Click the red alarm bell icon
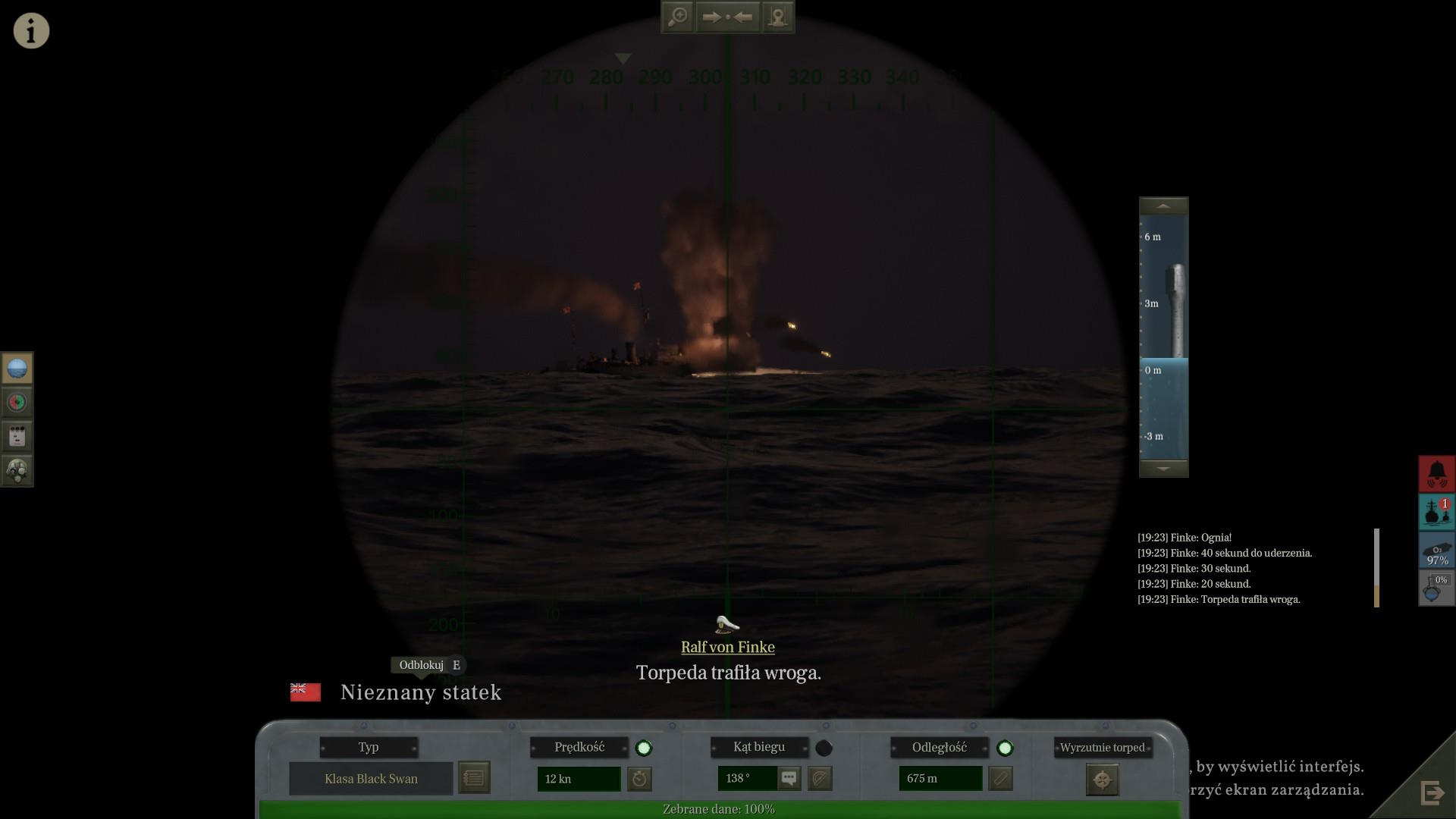1456x819 pixels. click(1437, 474)
